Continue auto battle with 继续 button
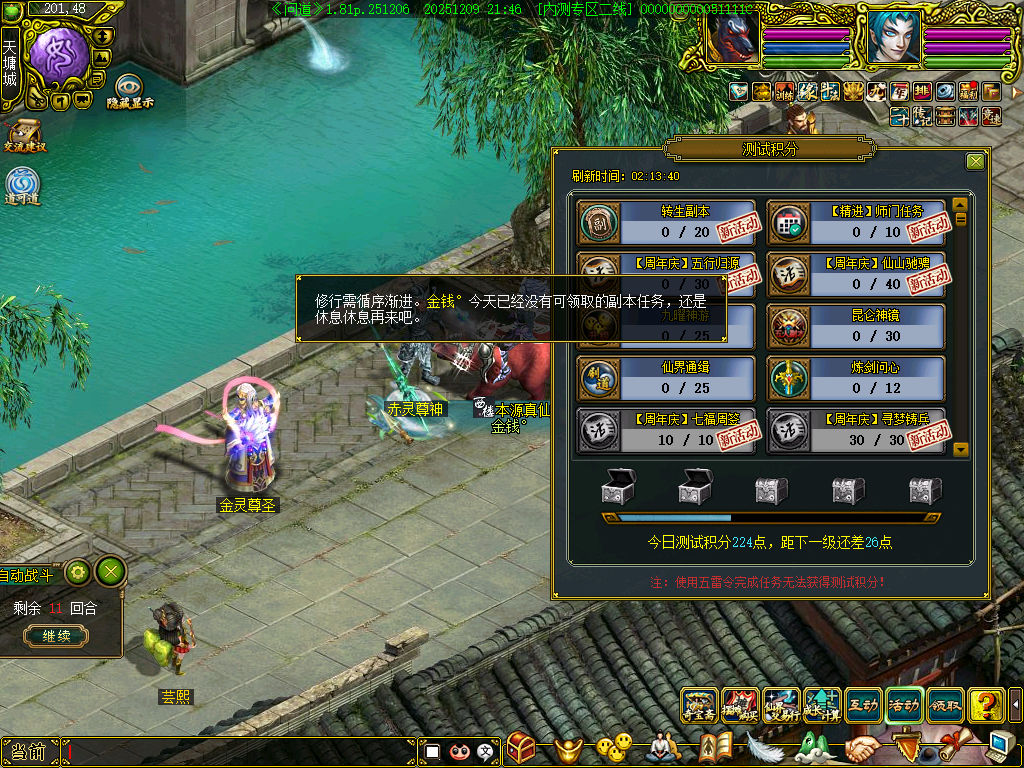1024x768 pixels. (x=56, y=636)
